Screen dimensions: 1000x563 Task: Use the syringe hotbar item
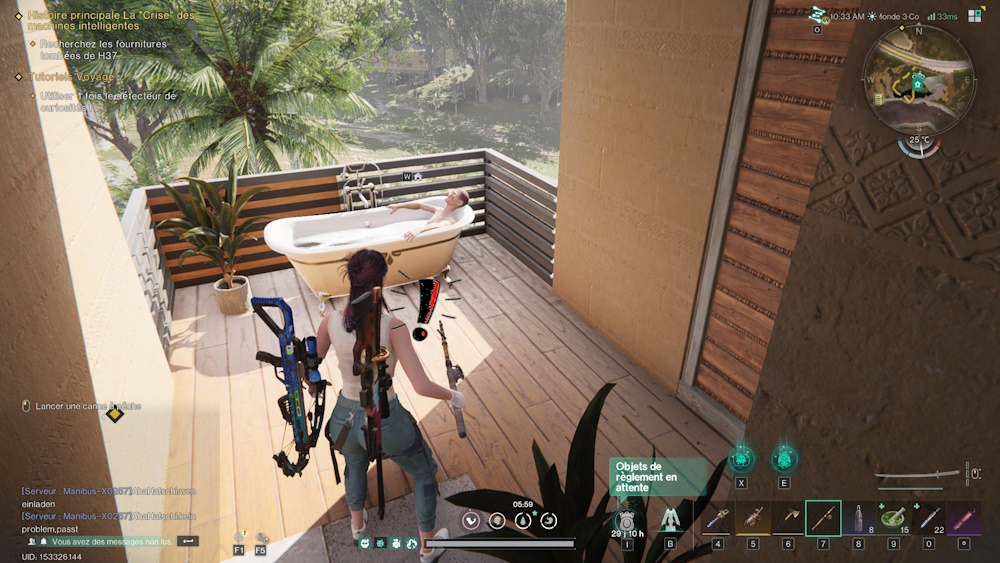[929, 519]
